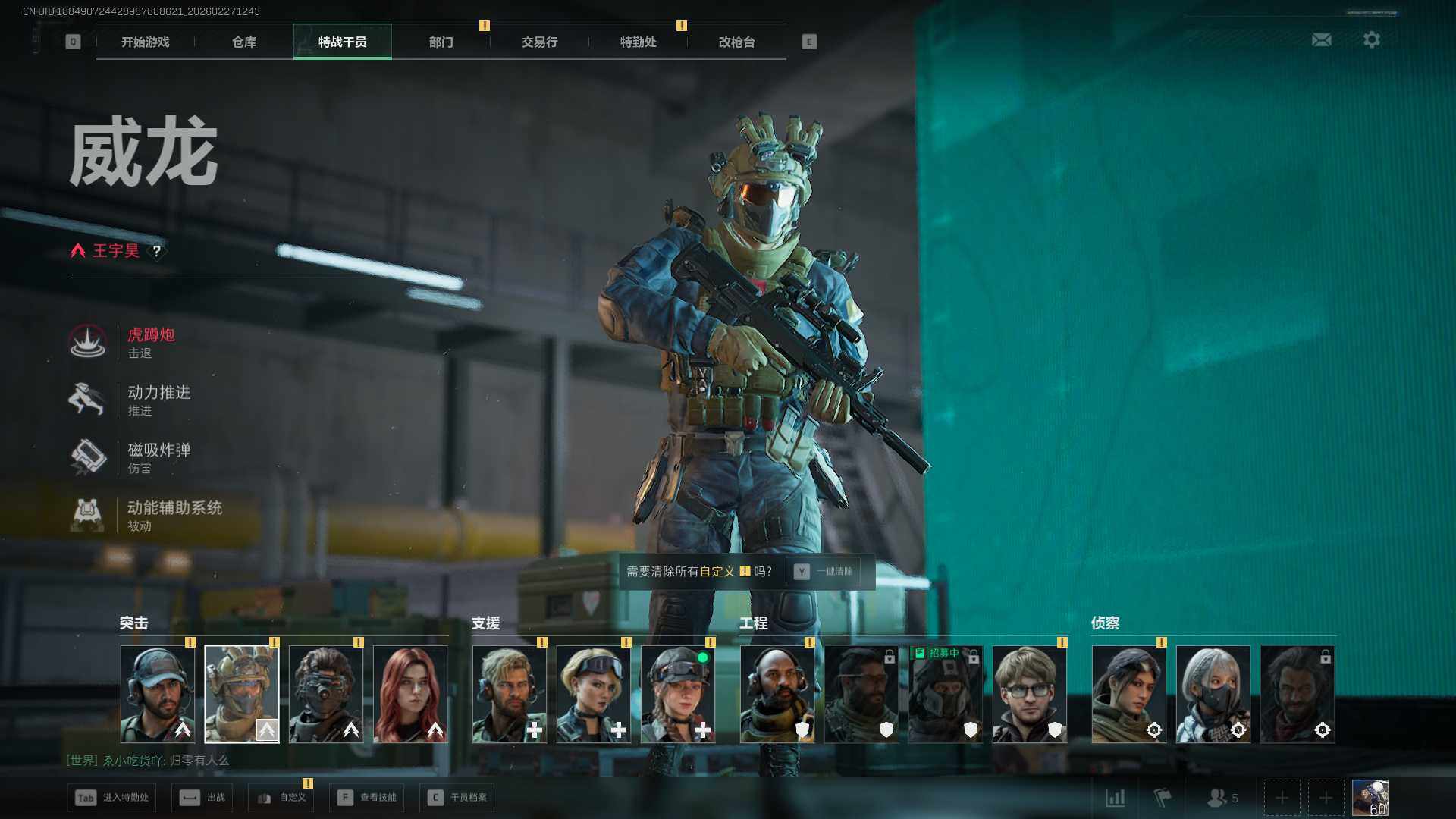Image resolution: width=1456 pixels, height=819 pixels.
Task: Open the 交易行 tab
Action: pyautogui.click(x=539, y=42)
